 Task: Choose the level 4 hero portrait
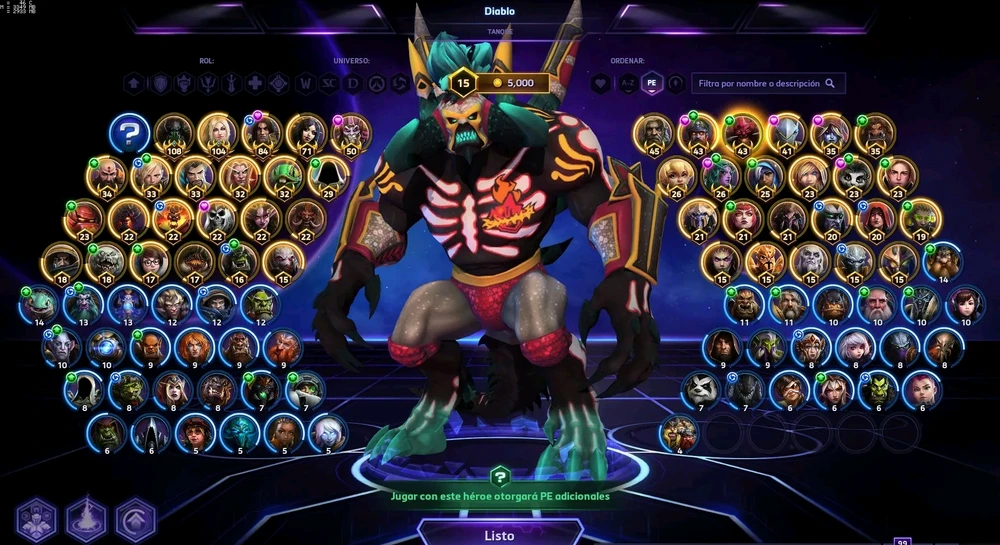(x=680, y=433)
